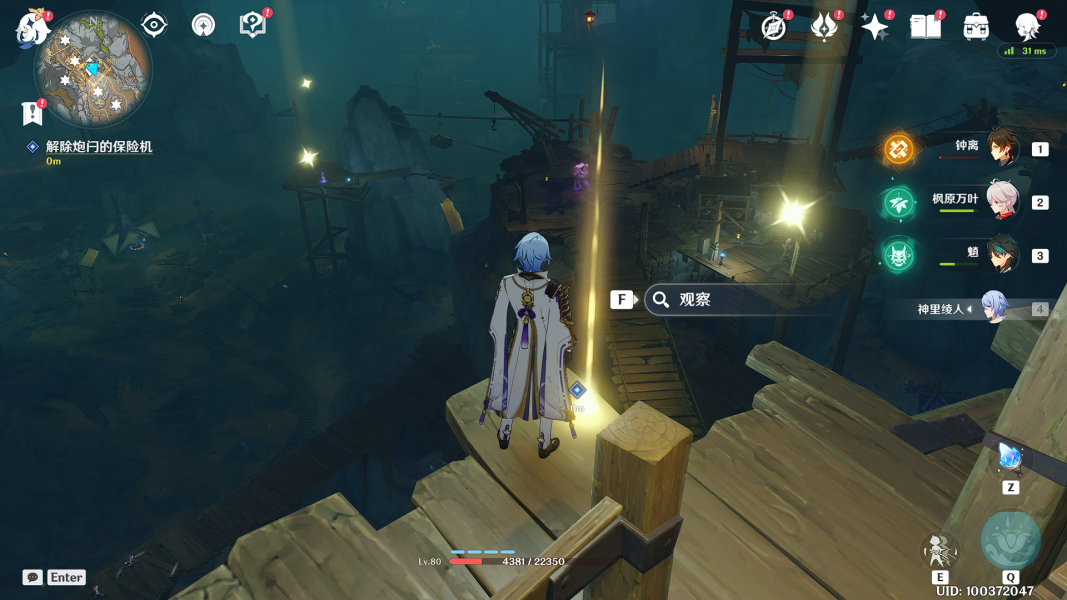Open the character screen head icon
Viewport: 1067px width, 600px height.
pos(1027,27)
